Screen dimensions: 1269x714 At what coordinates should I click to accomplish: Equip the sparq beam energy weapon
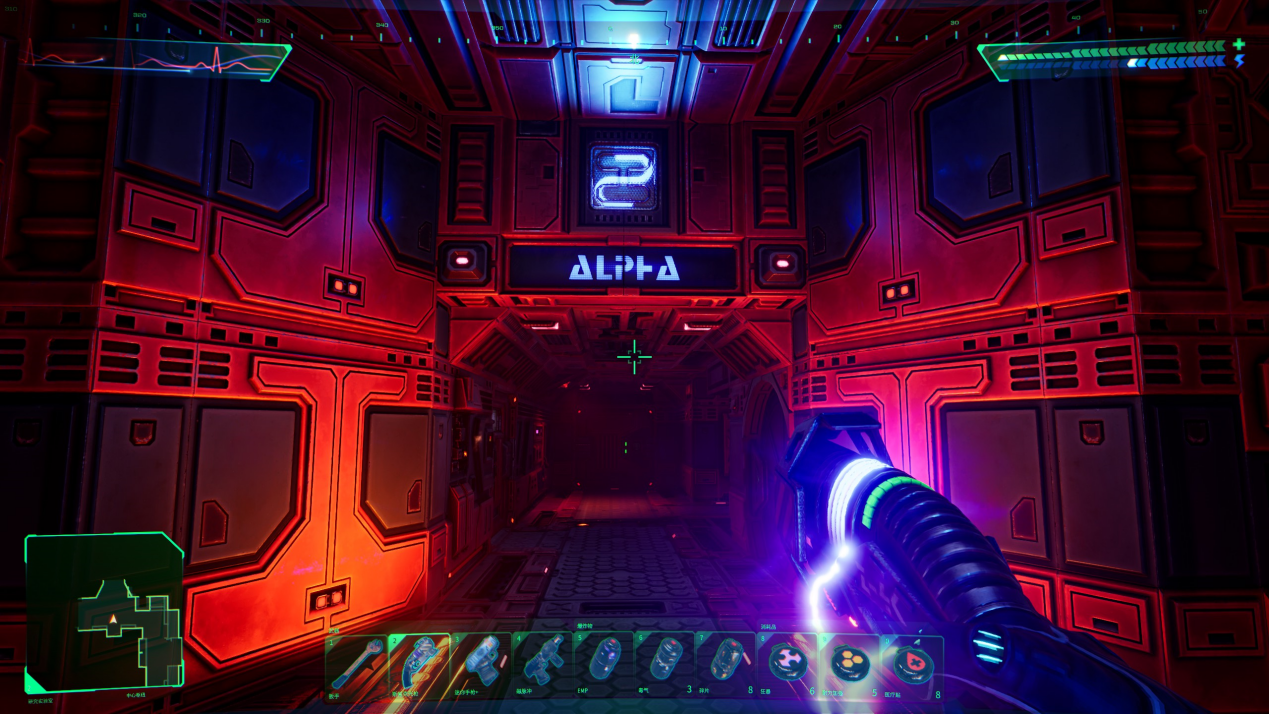coord(418,664)
